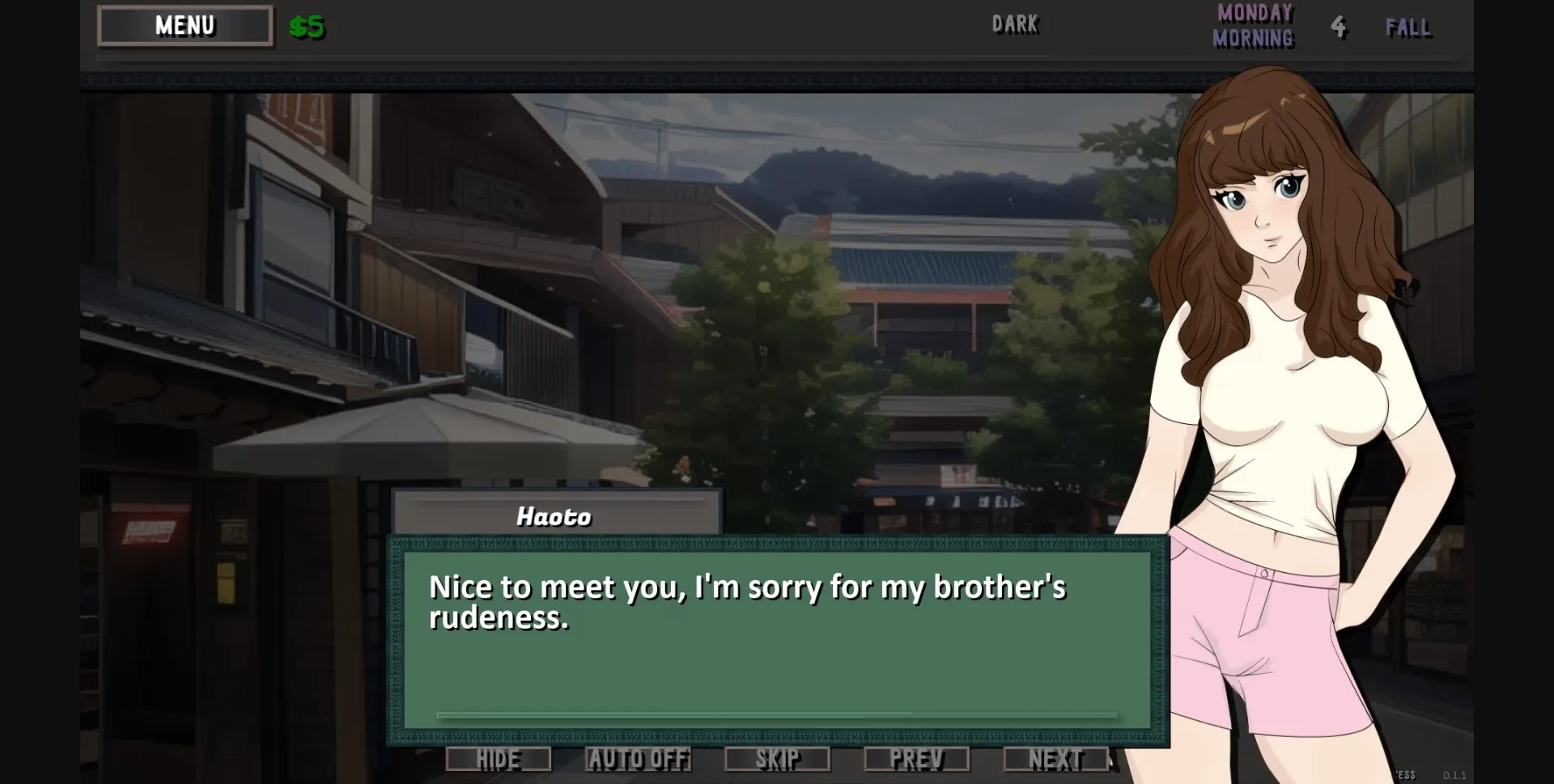Click the MONDAY MORNING time display
1554x784 pixels.
[x=1252, y=26]
